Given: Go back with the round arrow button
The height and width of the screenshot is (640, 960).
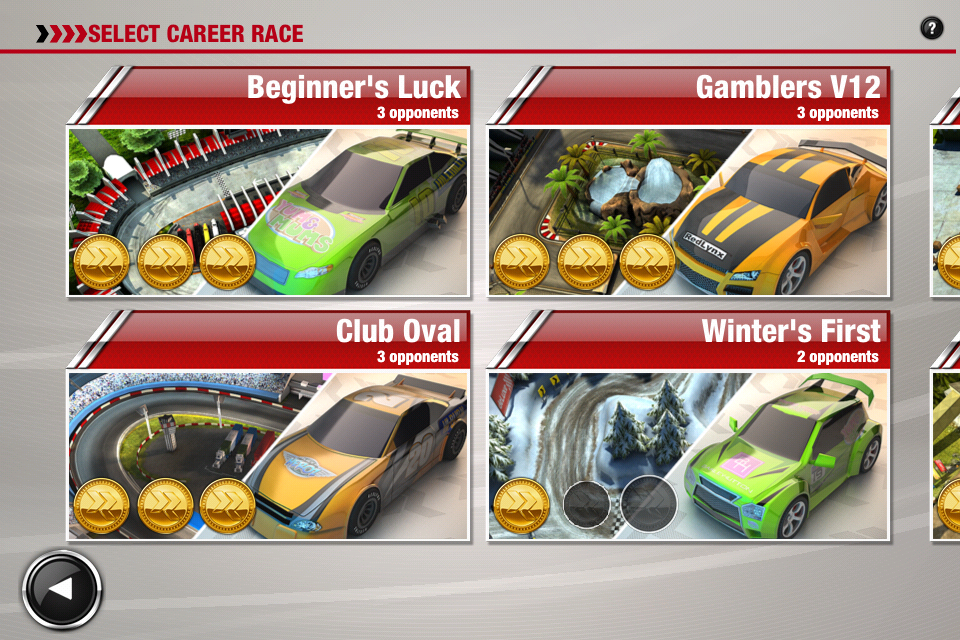Looking at the screenshot, I should pyautogui.click(x=62, y=590).
